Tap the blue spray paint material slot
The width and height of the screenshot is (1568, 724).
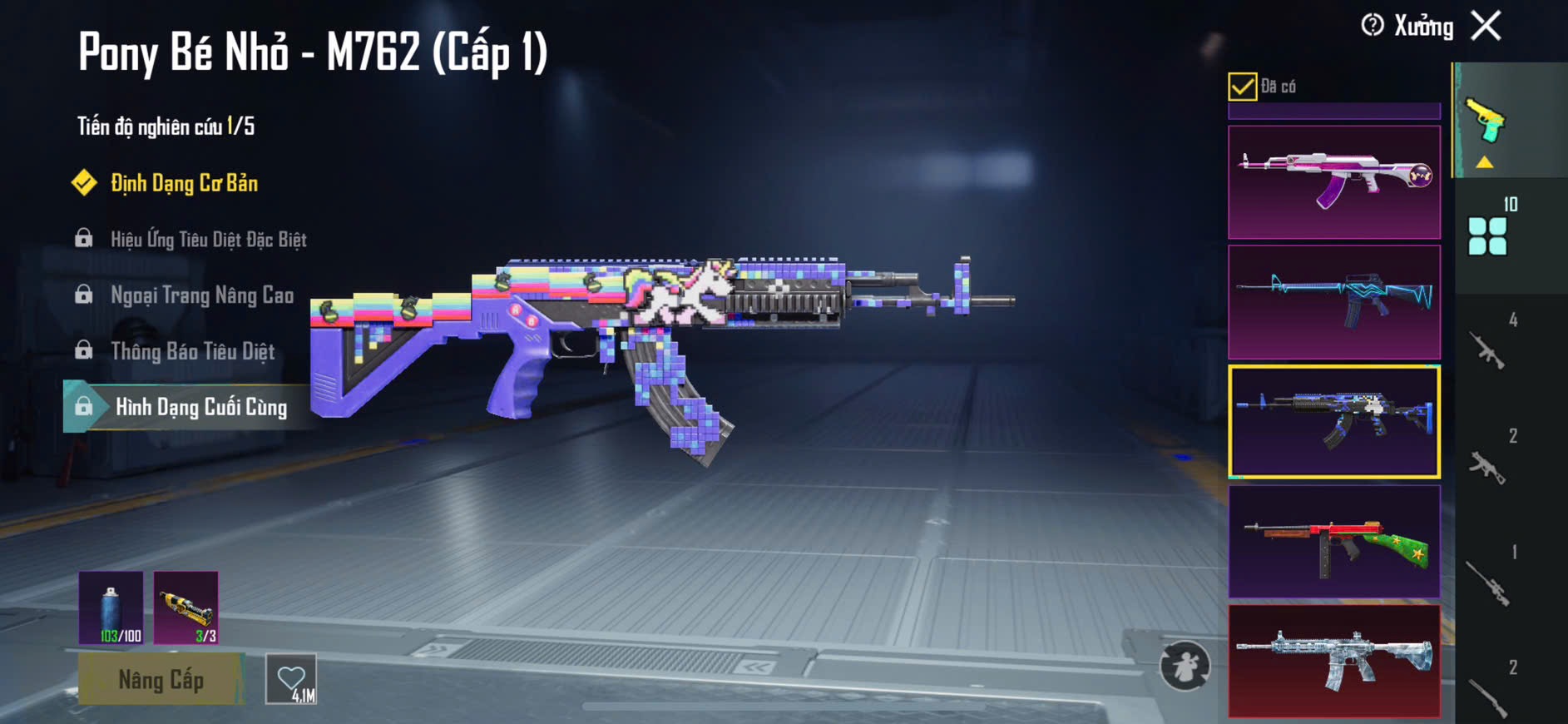tap(111, 607)
